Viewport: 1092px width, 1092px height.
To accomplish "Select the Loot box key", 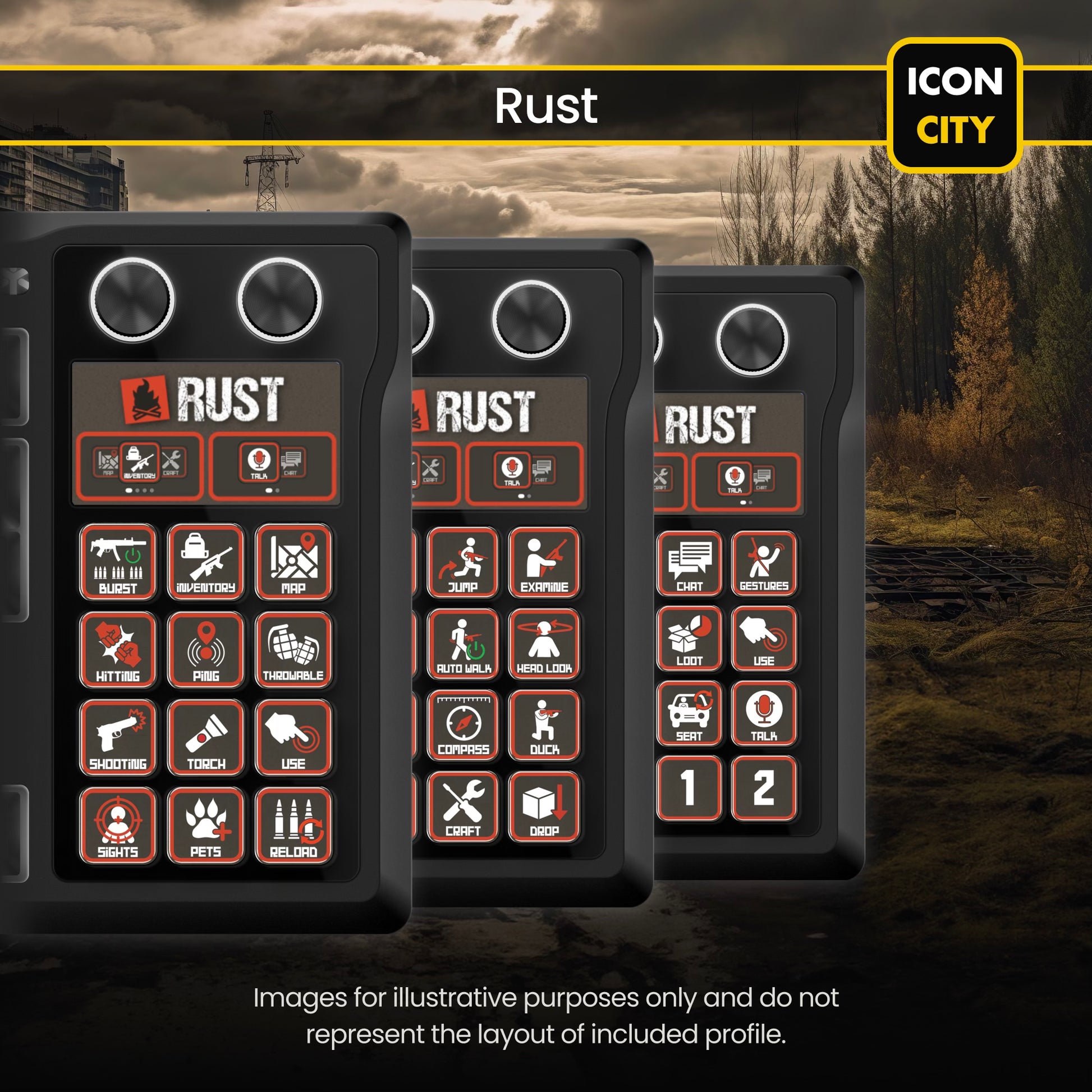I will [689, 638].
